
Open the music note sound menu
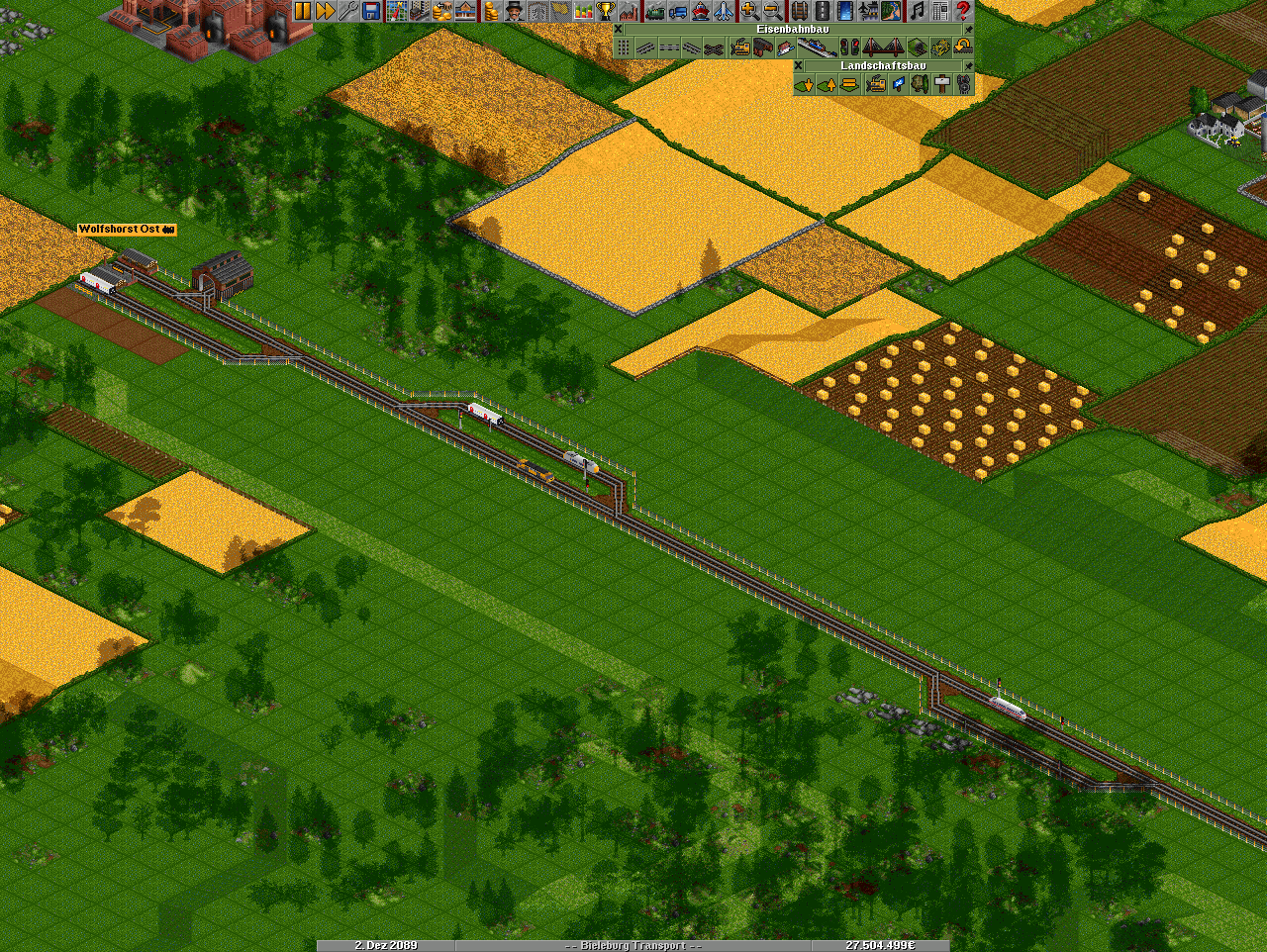[917, 11]
